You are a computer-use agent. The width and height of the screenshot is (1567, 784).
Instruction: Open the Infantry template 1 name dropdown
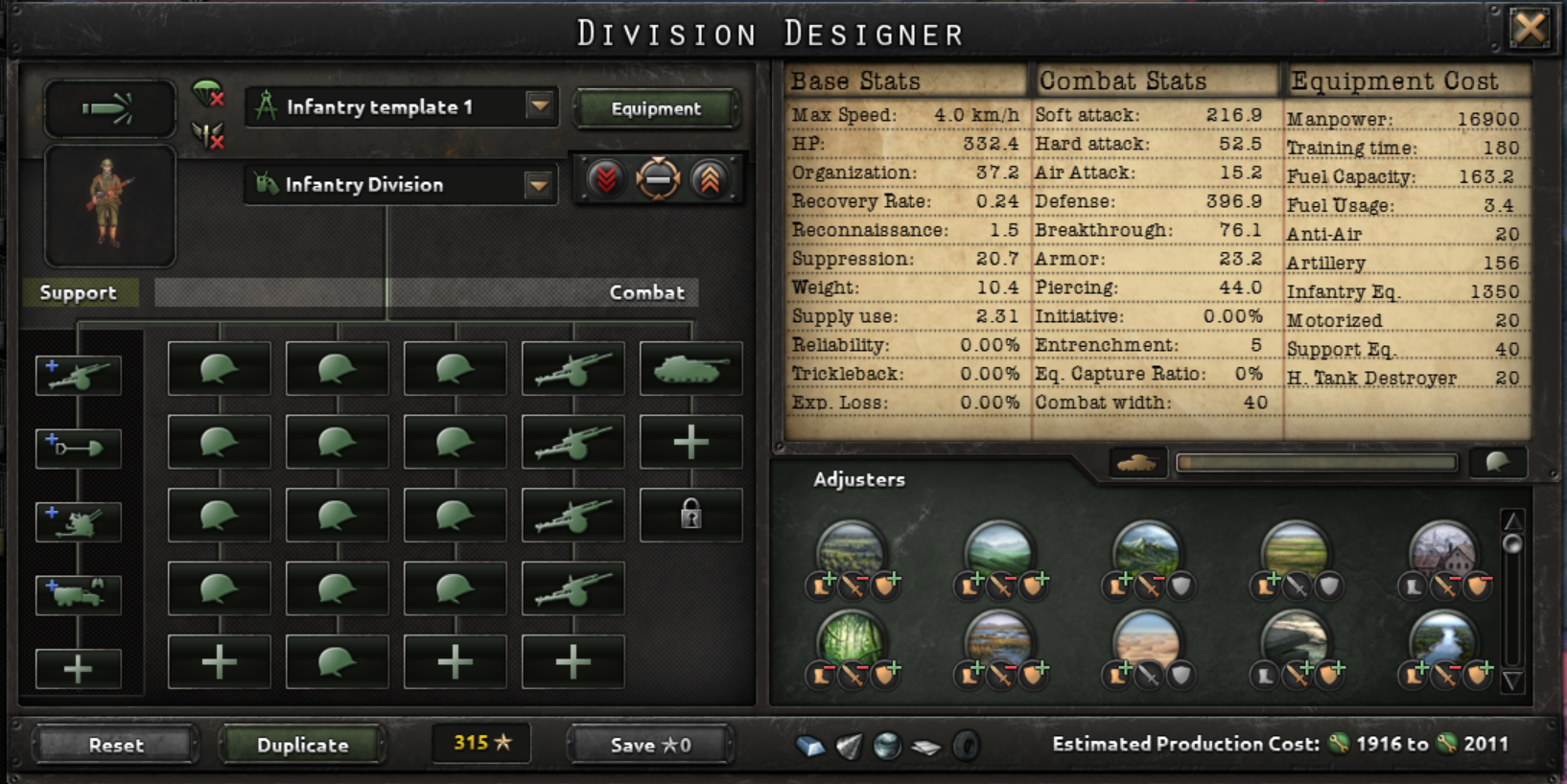pos(536,106)
